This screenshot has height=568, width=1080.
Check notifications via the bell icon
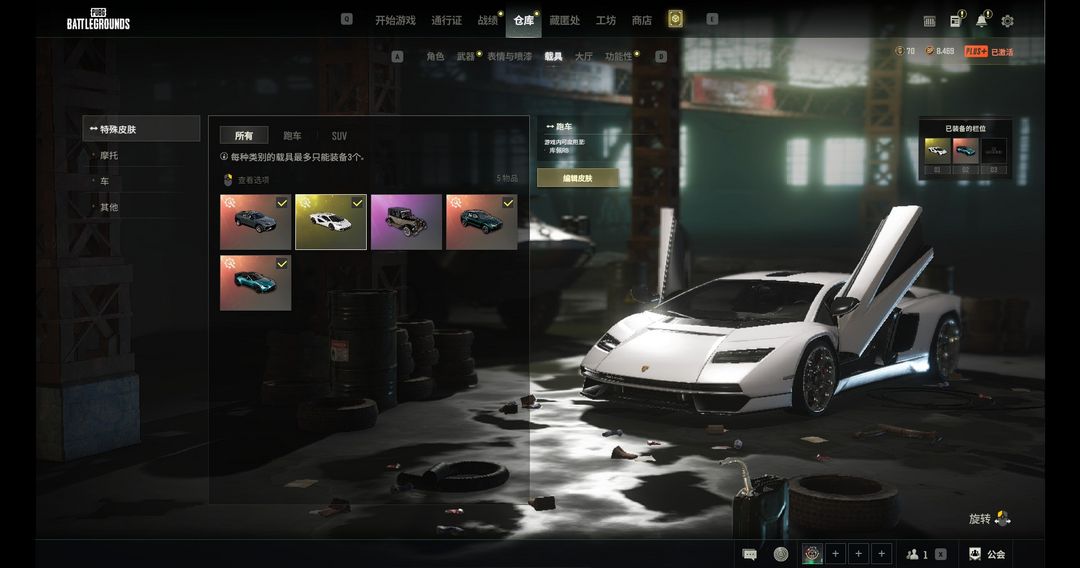pos(981,21)
